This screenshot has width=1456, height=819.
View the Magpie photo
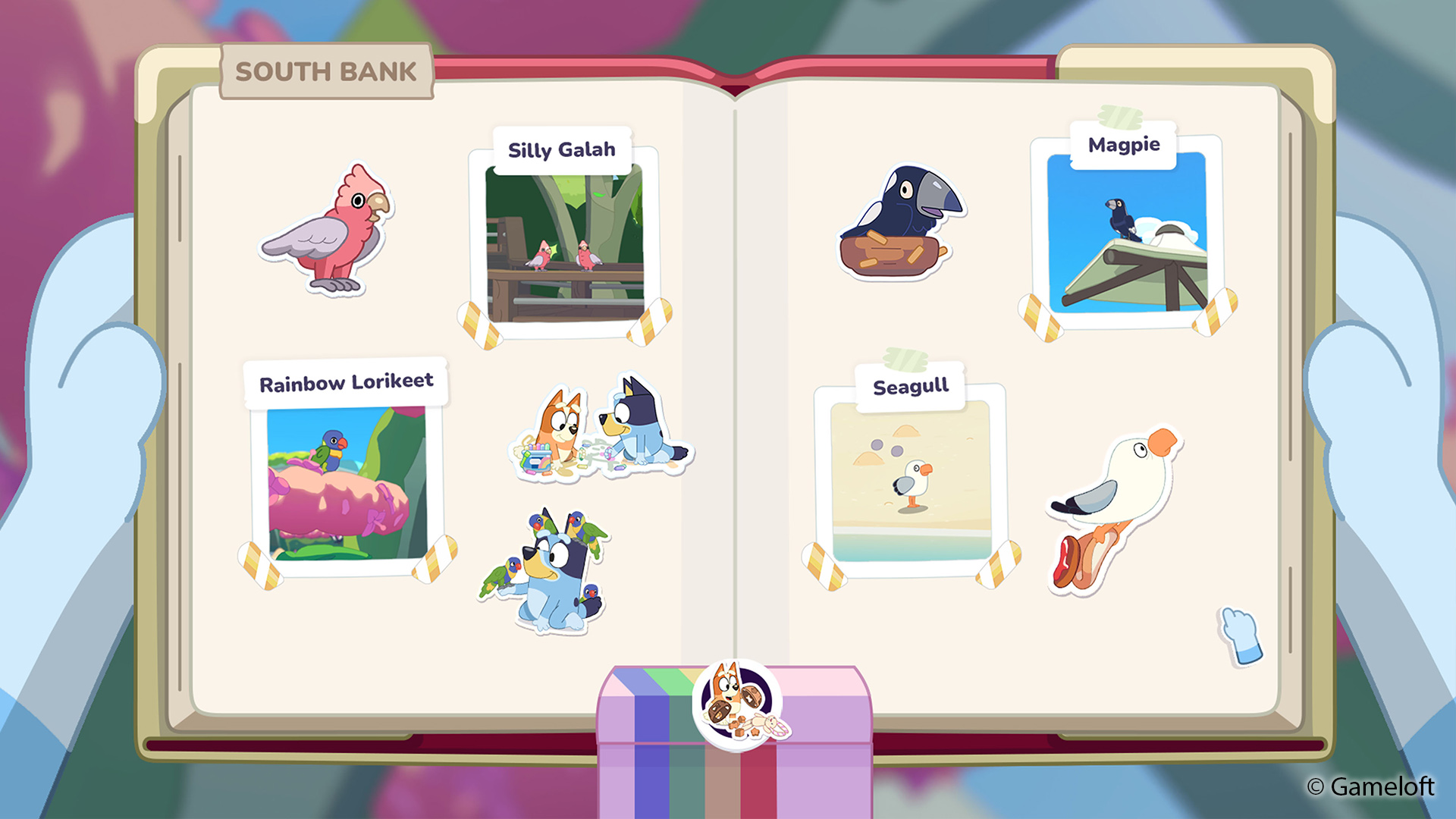(x=1126, y=232)
